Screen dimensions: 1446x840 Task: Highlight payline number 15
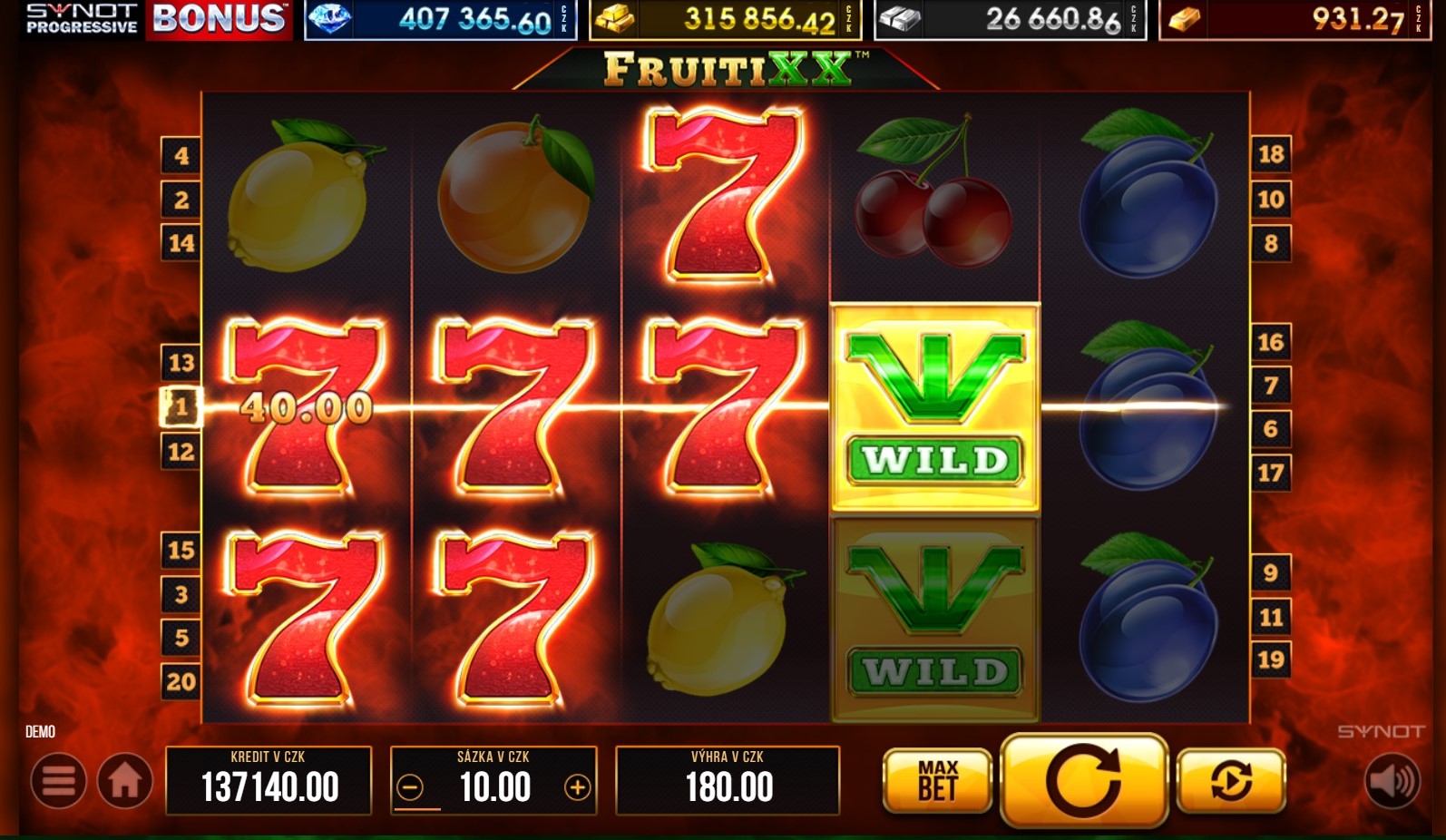[181, 550]
